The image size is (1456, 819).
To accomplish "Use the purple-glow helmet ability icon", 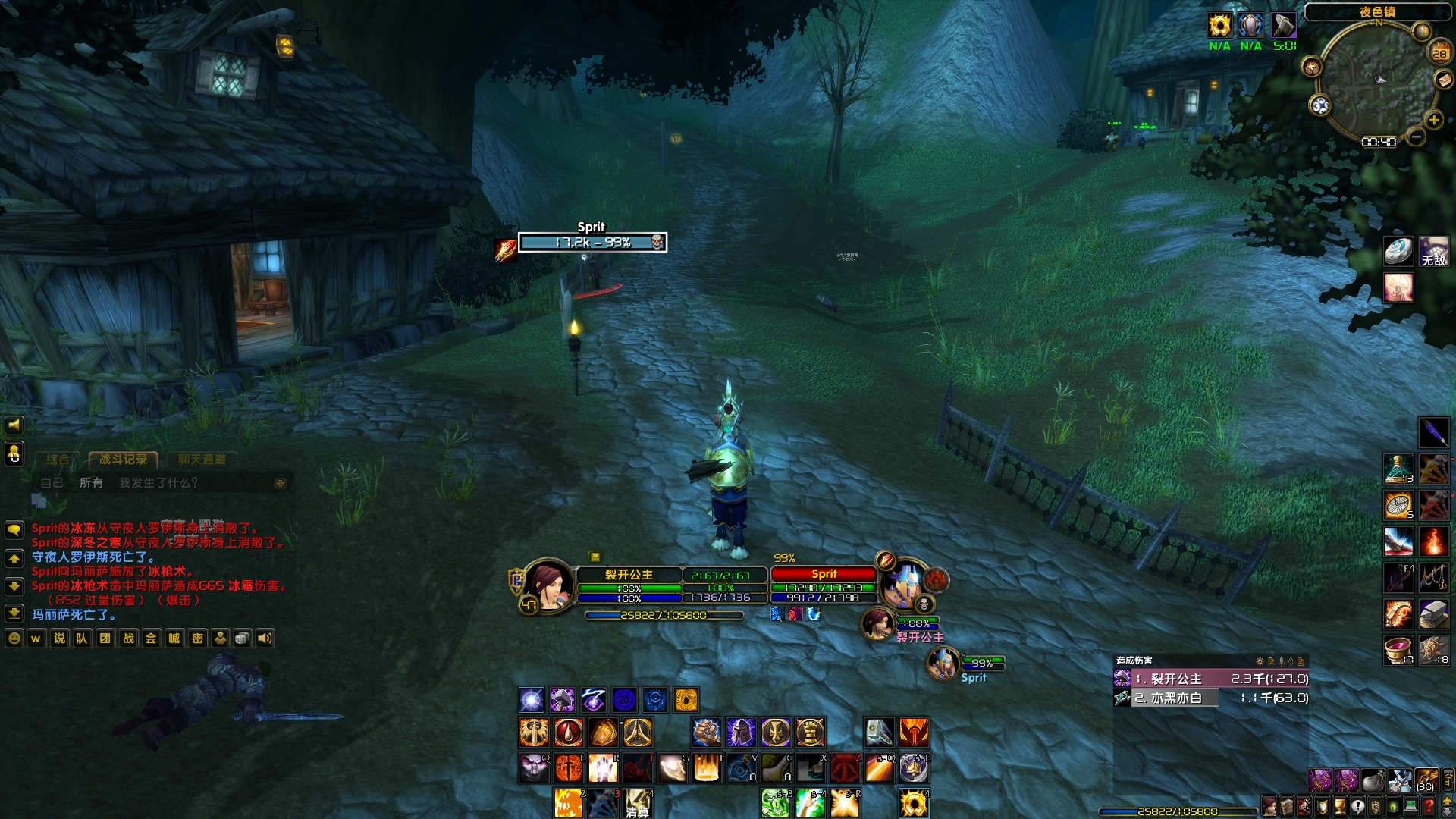I will (741, 733).
